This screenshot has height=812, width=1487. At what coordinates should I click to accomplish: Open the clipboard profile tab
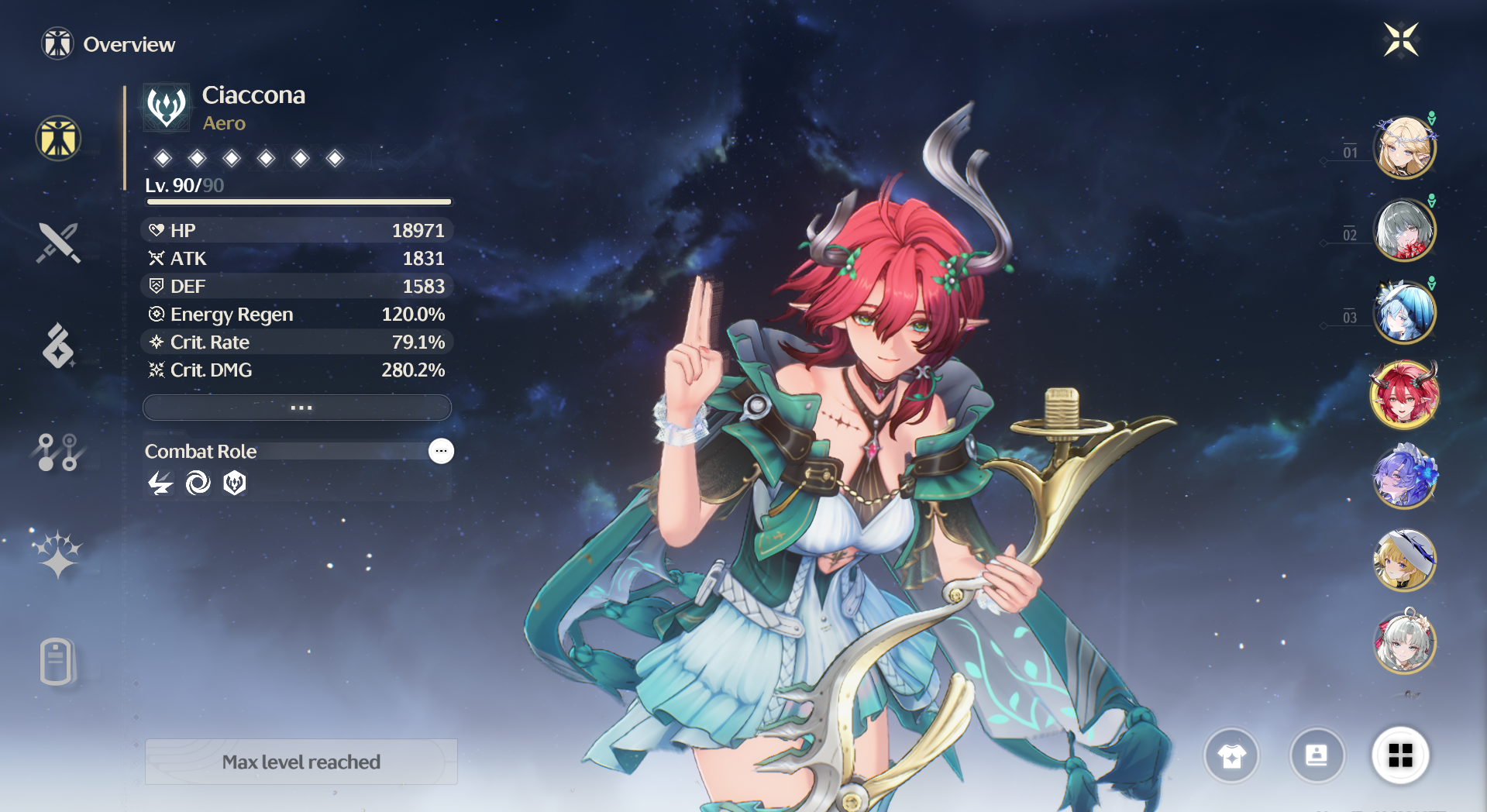(58, 662)
